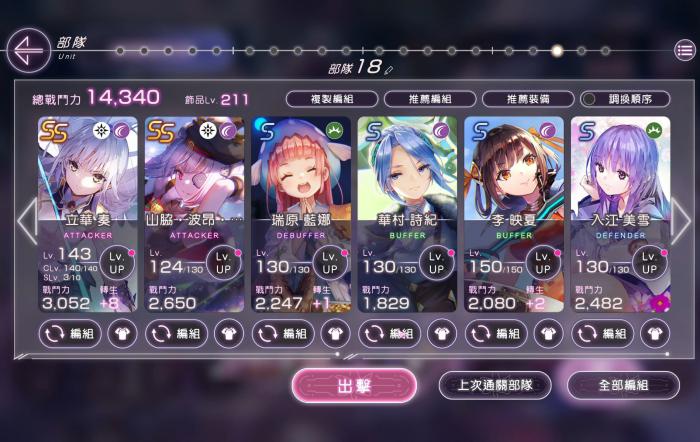Open 全部編組 to edit all members

[x=622, y=385]
